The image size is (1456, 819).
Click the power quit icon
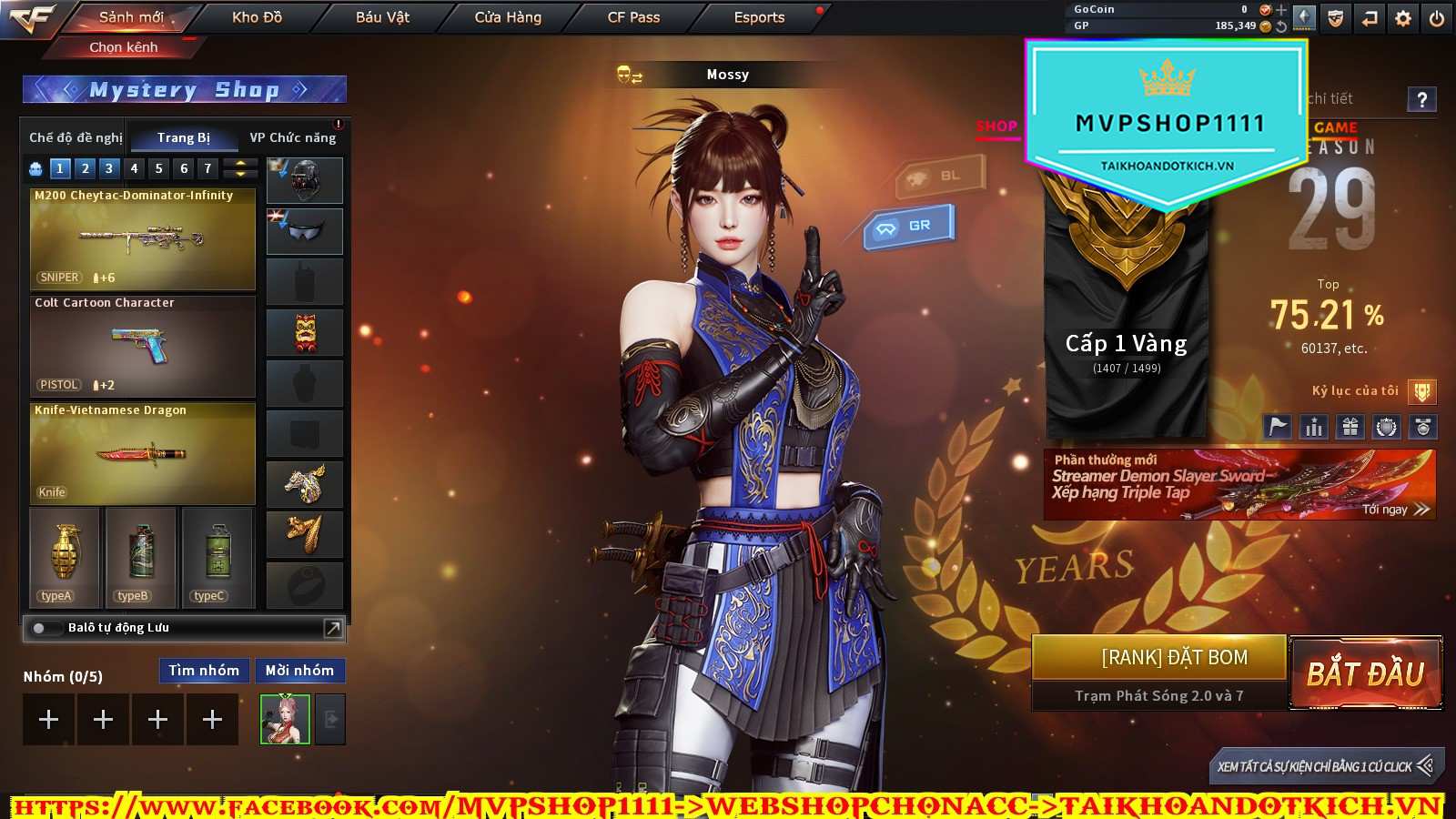coord(1437,18)
